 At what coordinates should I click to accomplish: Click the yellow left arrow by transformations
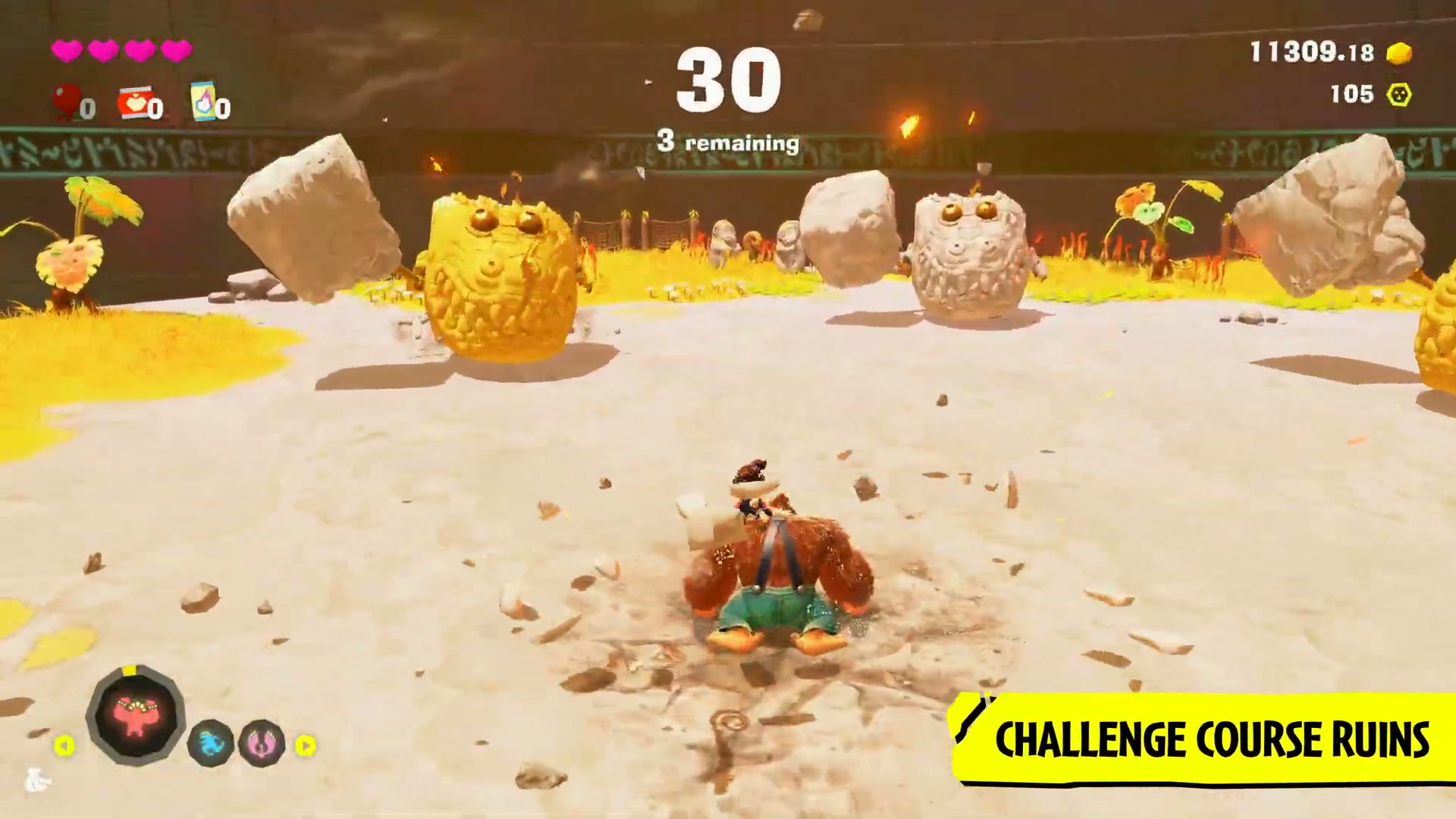(x=64, y=746)
